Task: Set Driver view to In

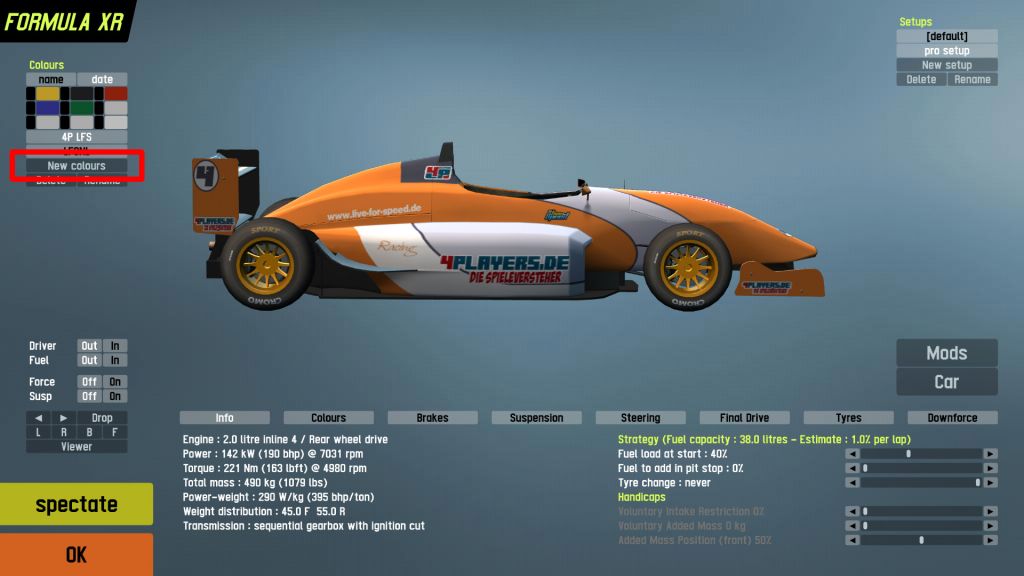Action: tap(115, 346)
